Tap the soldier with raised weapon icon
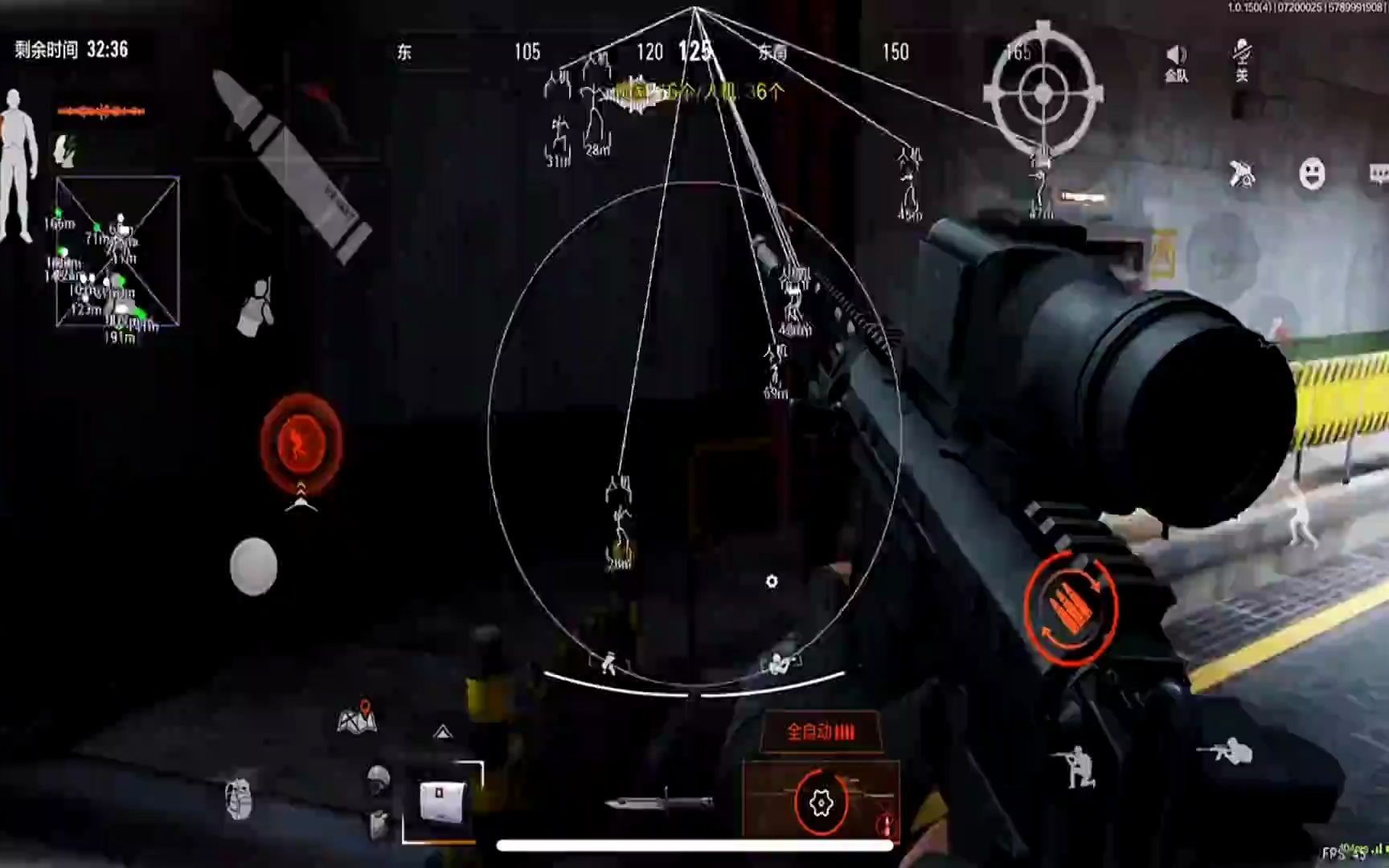 click(256, 307)
